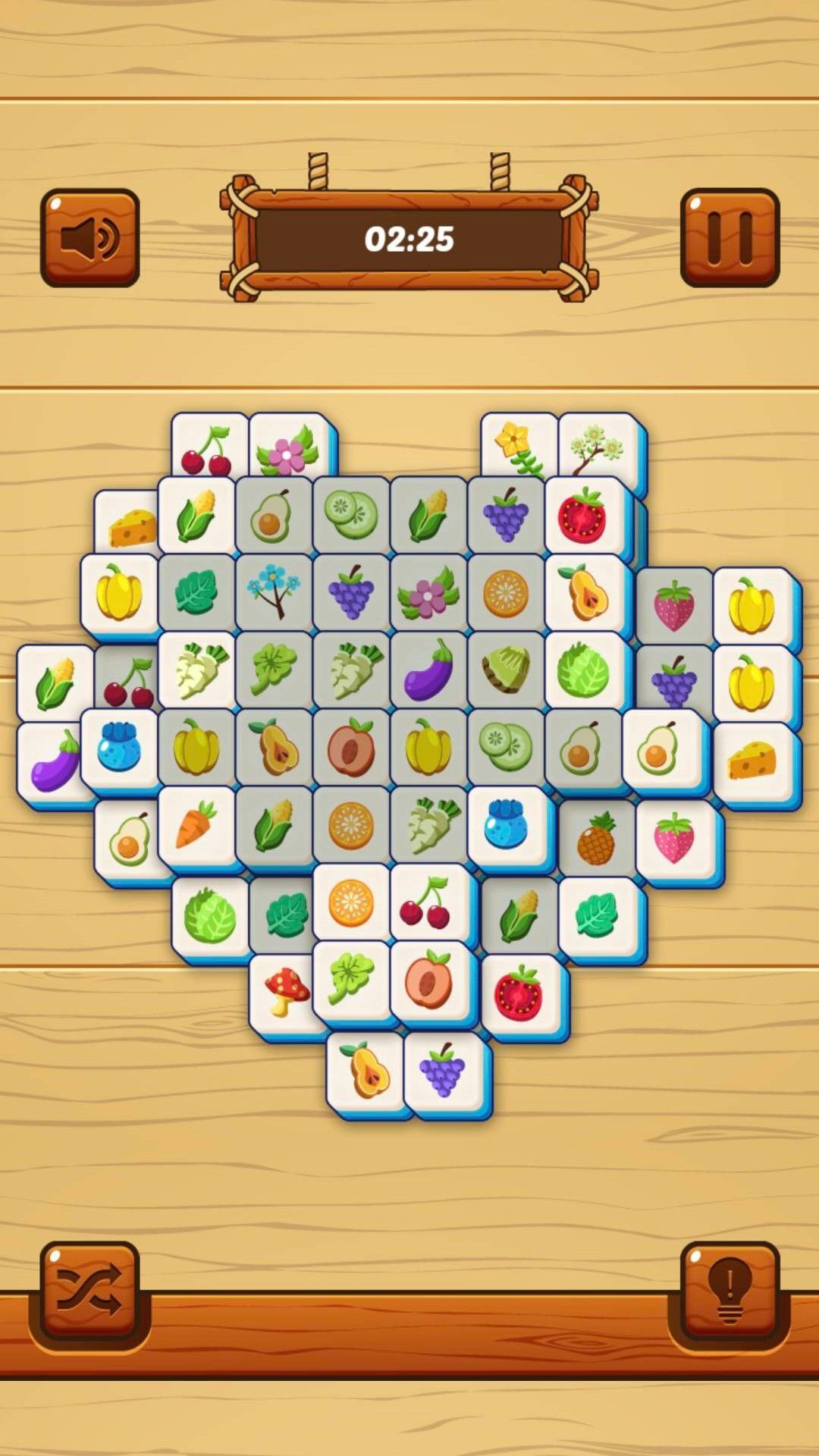The width and height of the screenshot is (819, 1456).
Task: Pick the green melon slice tile
Action: tap(505, 669)
